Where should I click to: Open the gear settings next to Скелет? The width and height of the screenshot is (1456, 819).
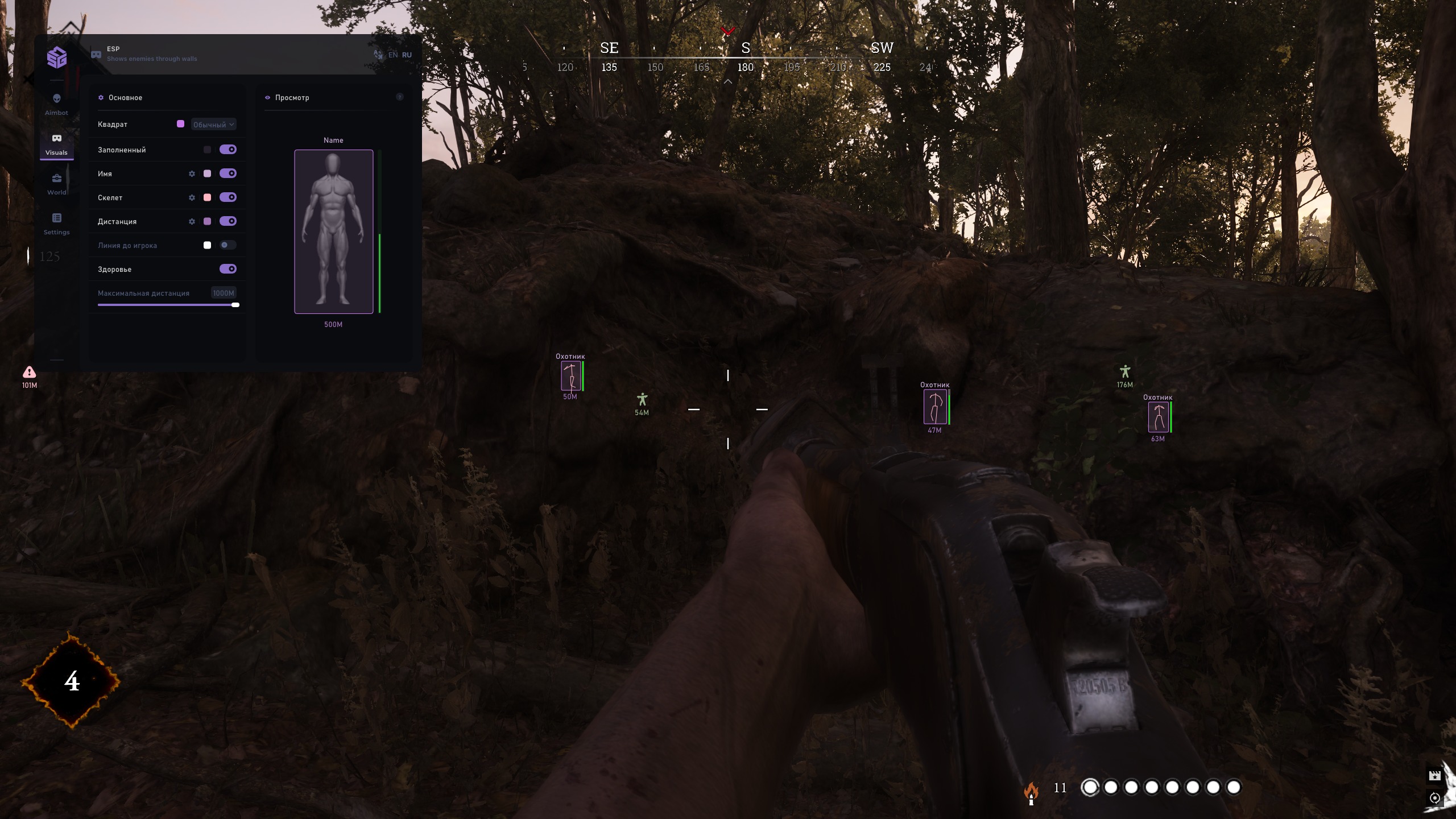click(192, 197)
